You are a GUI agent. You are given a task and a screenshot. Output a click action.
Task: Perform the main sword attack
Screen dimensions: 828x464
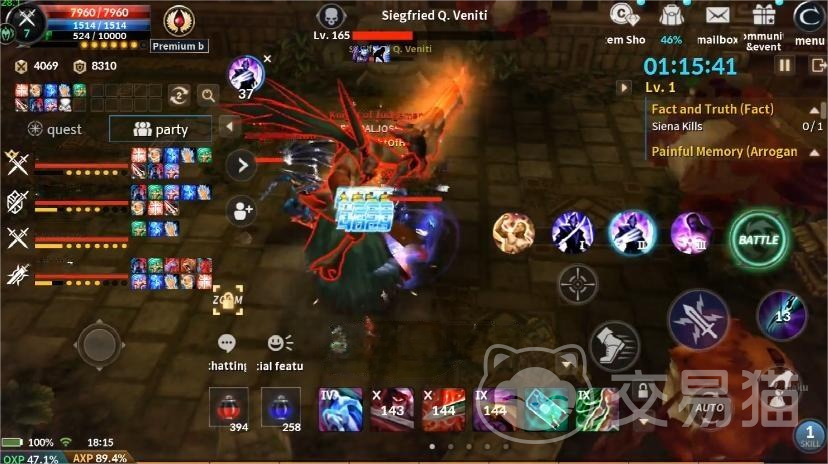(698, 319)
